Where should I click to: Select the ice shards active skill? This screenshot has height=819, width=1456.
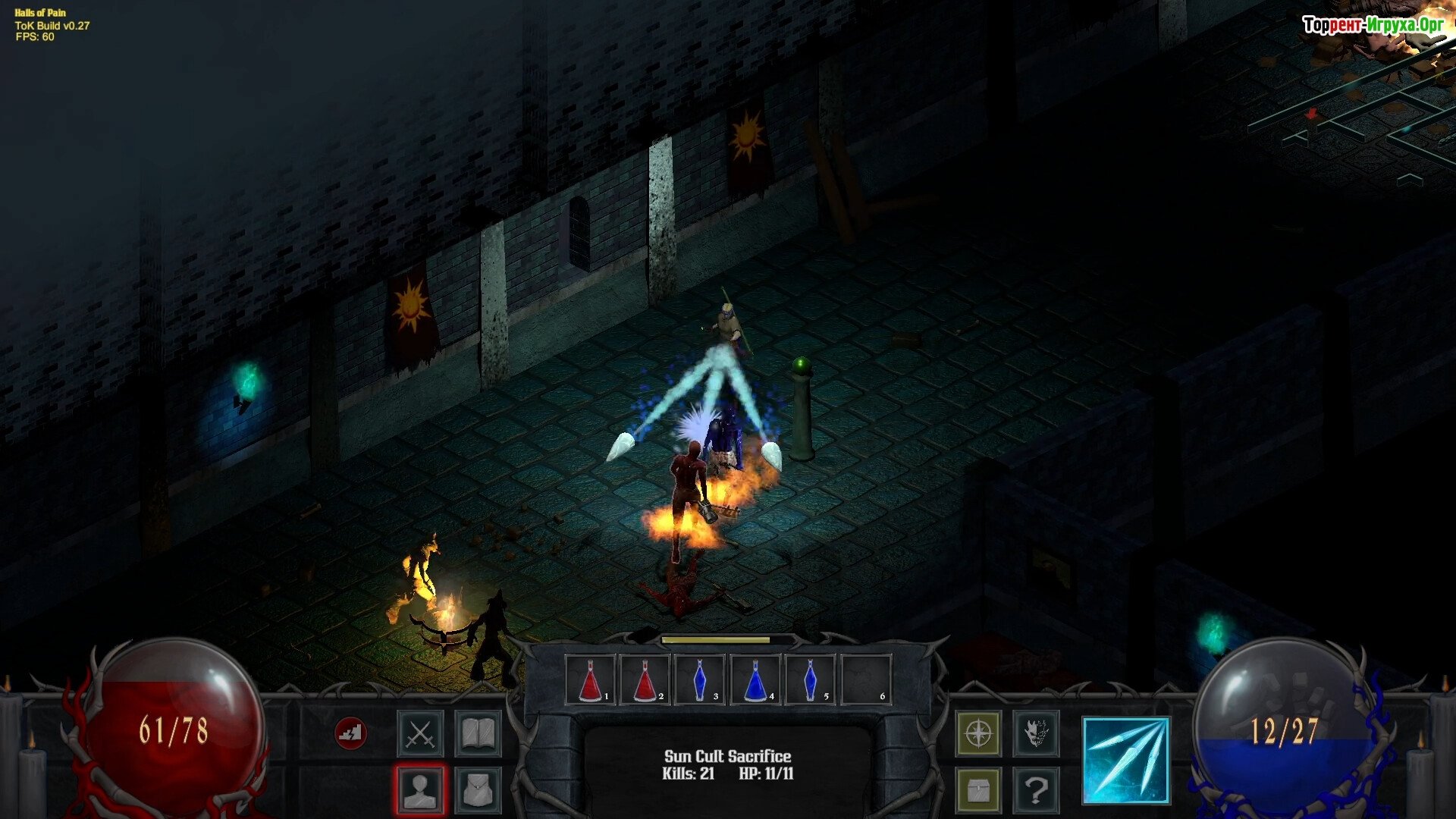pyautogui.click(x=1126, y=761)
